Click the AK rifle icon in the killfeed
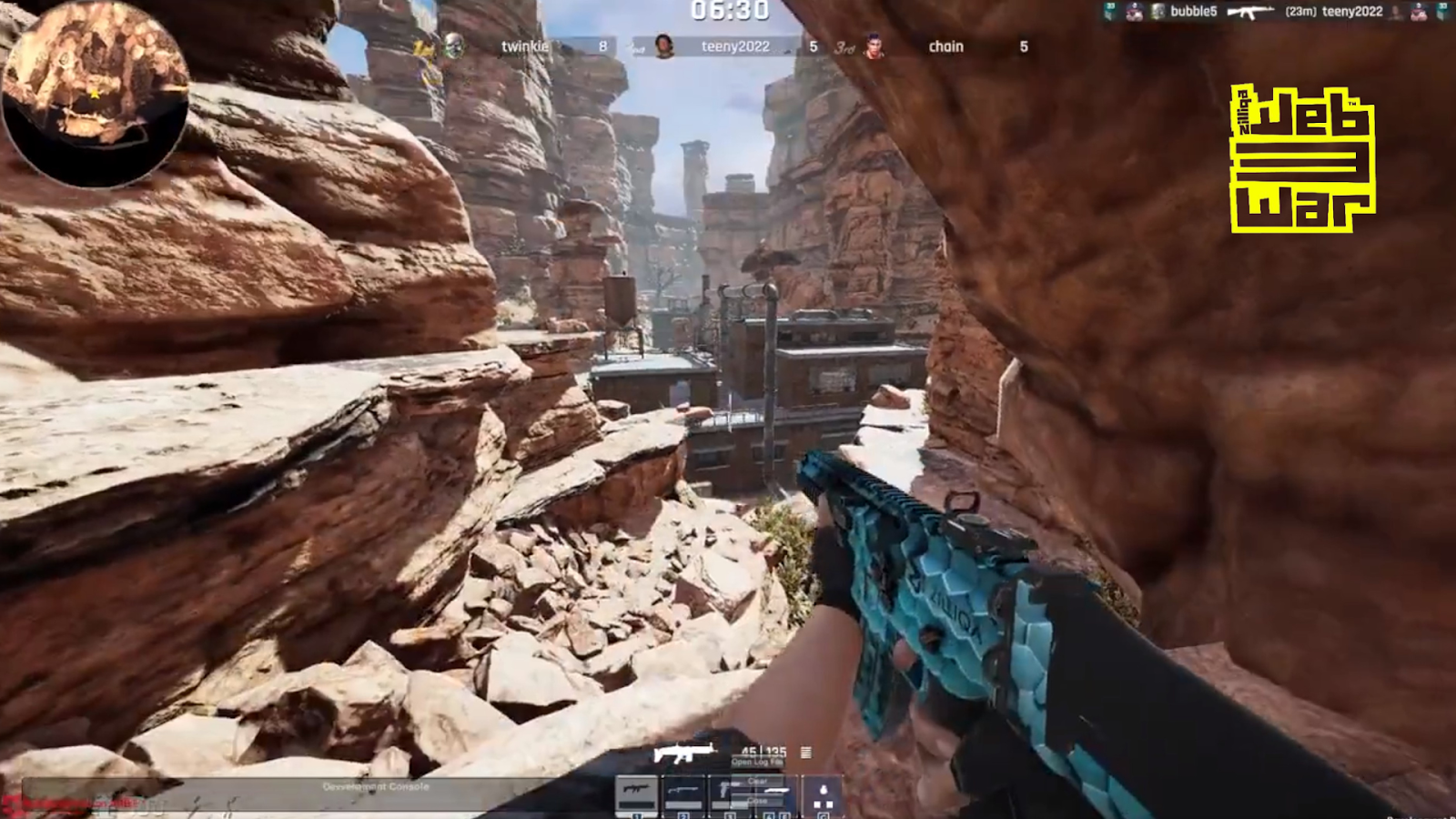The image size is (1456, 819). tap(1251, 14)
